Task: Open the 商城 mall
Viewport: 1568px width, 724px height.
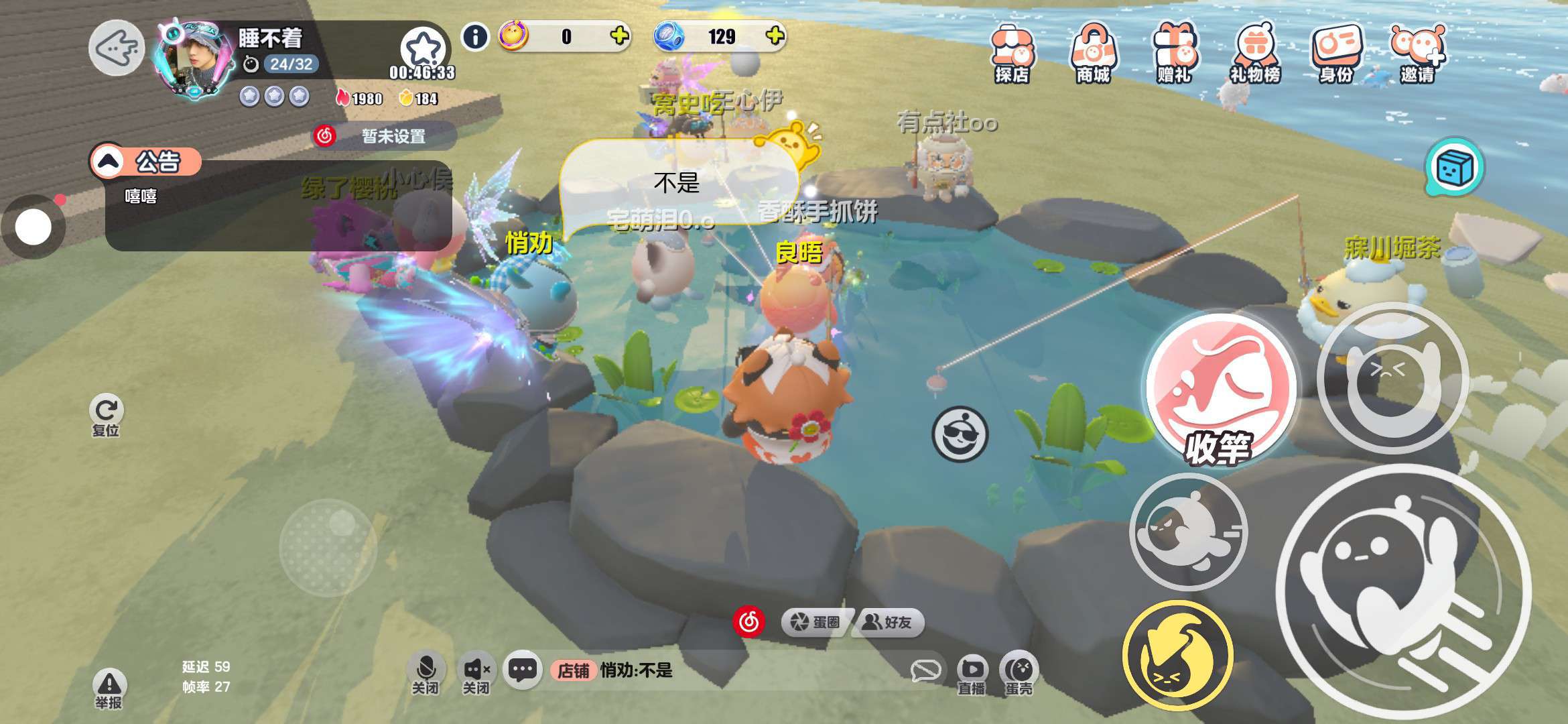Action: 1093,54
